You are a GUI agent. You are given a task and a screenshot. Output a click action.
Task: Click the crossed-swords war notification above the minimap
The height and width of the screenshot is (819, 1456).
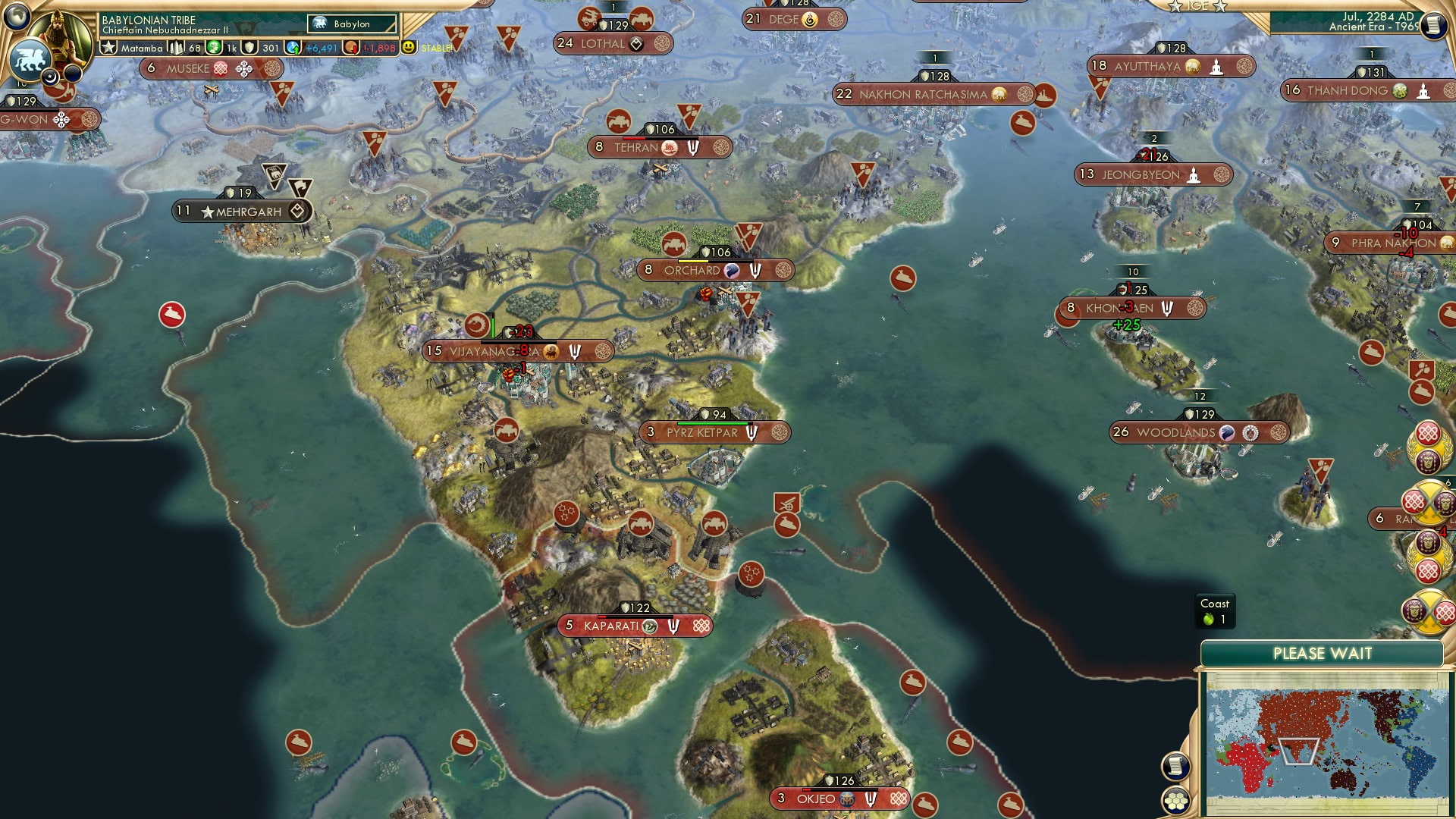tap(1426, 610)
